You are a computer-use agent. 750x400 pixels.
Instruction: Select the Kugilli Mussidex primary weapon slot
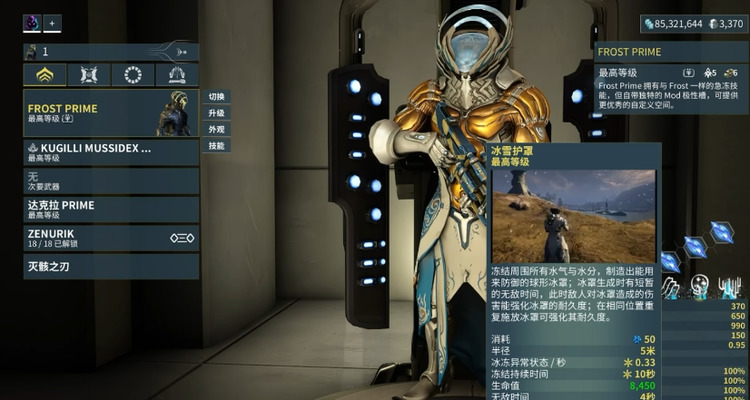[110, 152]
